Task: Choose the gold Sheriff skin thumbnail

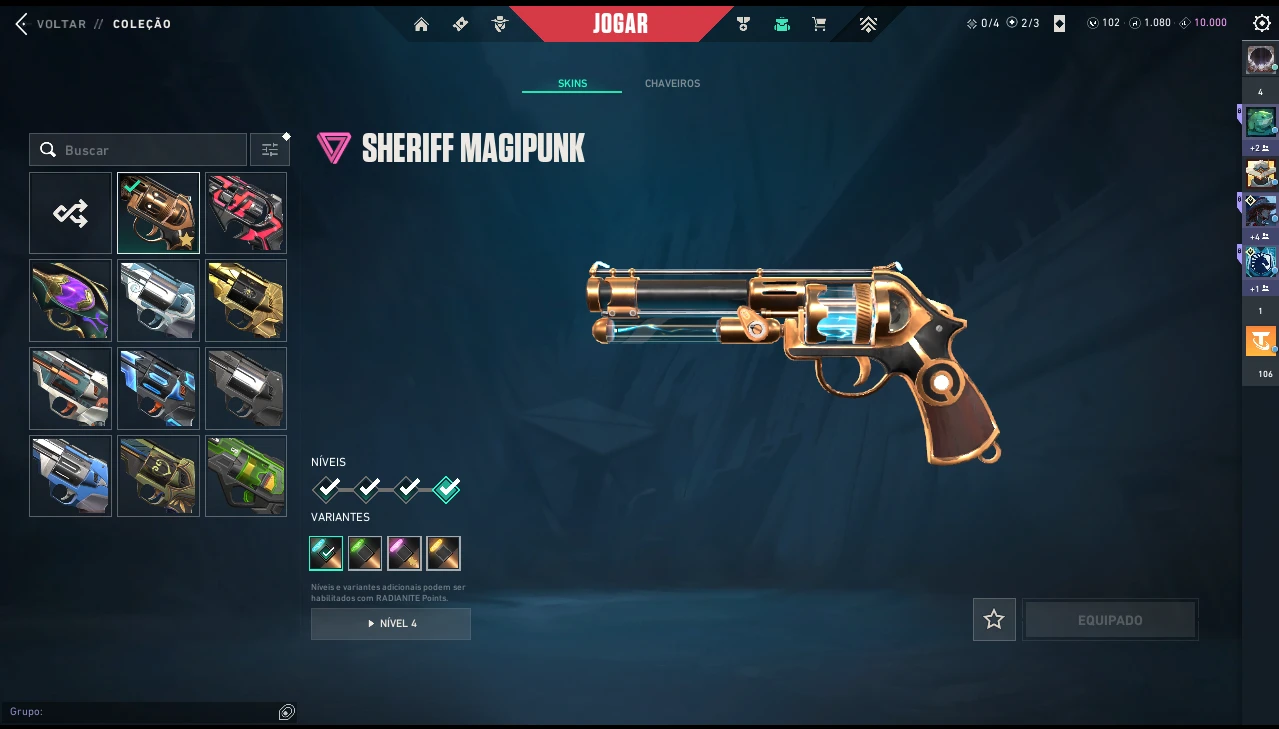Action: pos(246,300)
